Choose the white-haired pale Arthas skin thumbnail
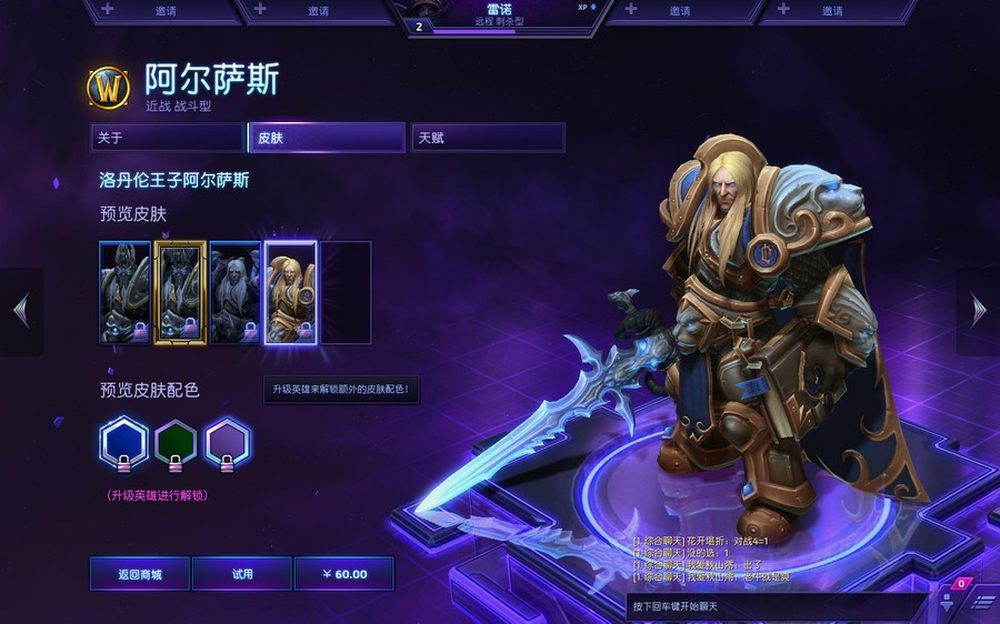This screenshot has width=1000, height=624. (x=236, y=292)
